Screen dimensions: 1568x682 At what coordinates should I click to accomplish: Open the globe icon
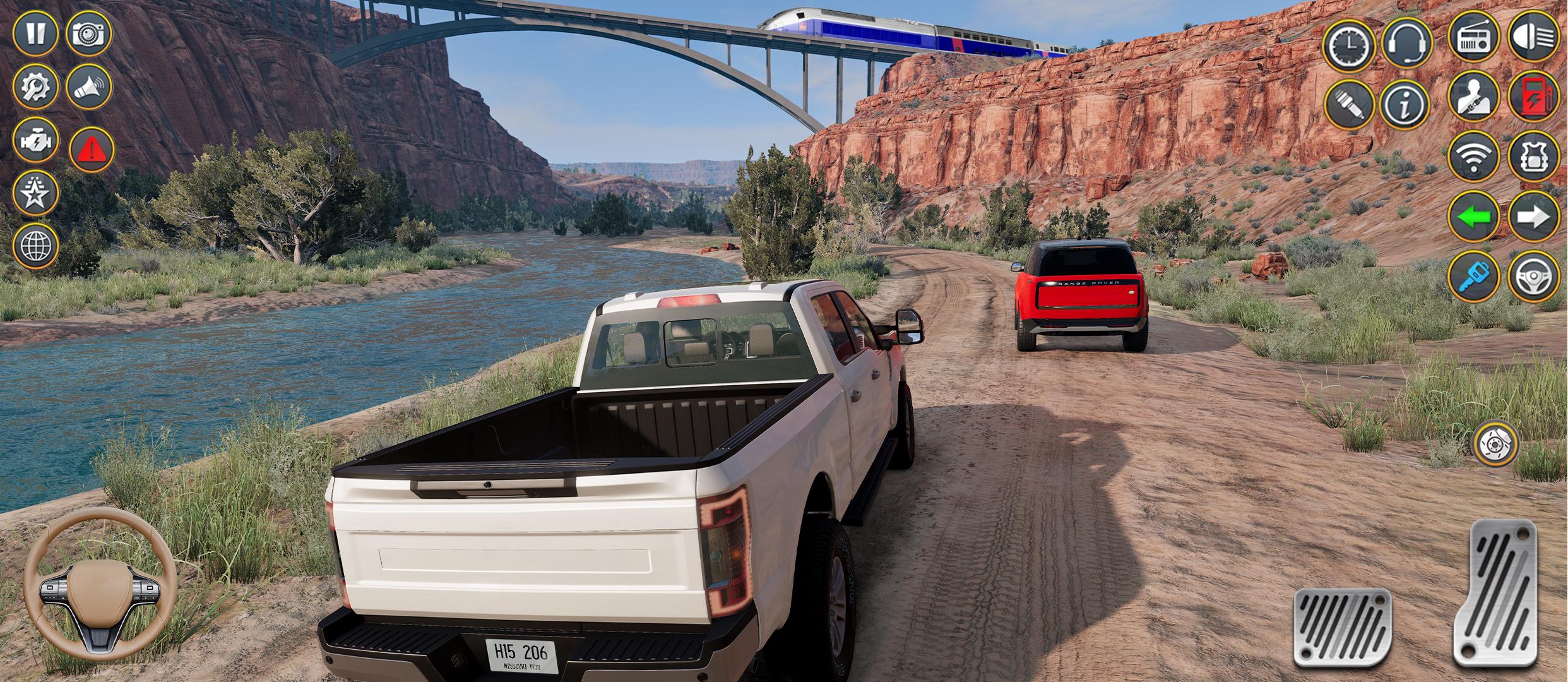tap(35, 246)
